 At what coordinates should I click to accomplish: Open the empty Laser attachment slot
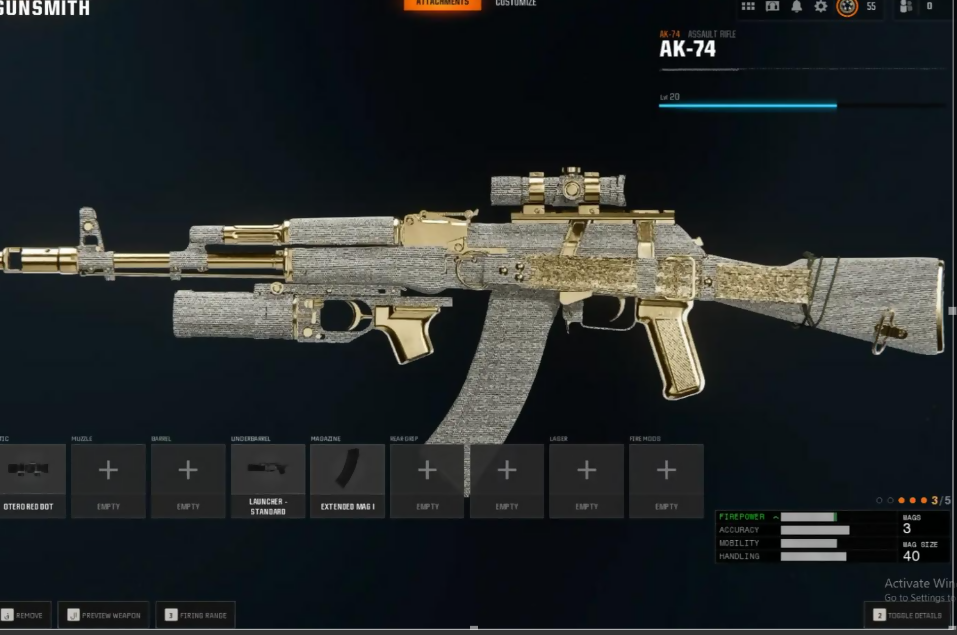pyautogui.click(x=586, y=481)
